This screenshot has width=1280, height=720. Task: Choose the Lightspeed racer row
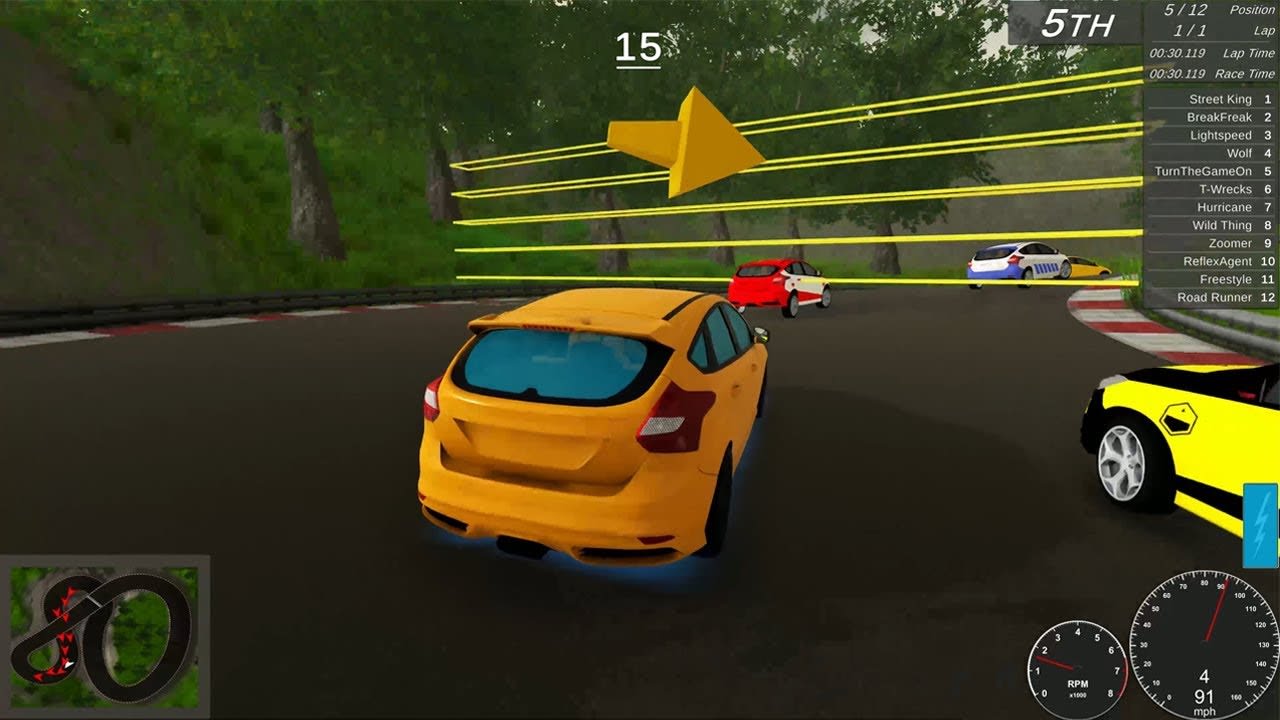tap(1212, 135)
